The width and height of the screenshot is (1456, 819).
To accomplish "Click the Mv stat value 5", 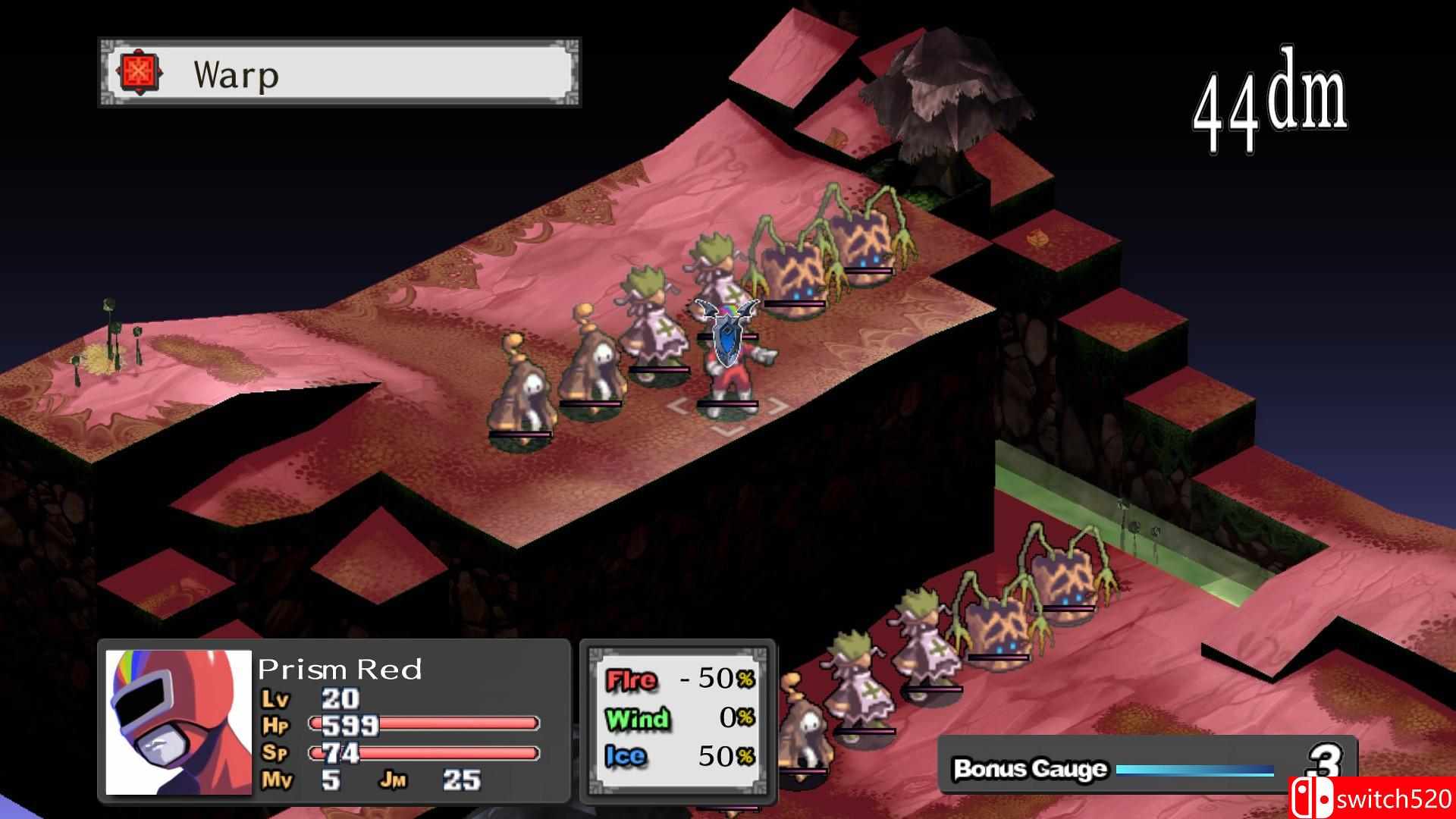I will click(332, 780).
